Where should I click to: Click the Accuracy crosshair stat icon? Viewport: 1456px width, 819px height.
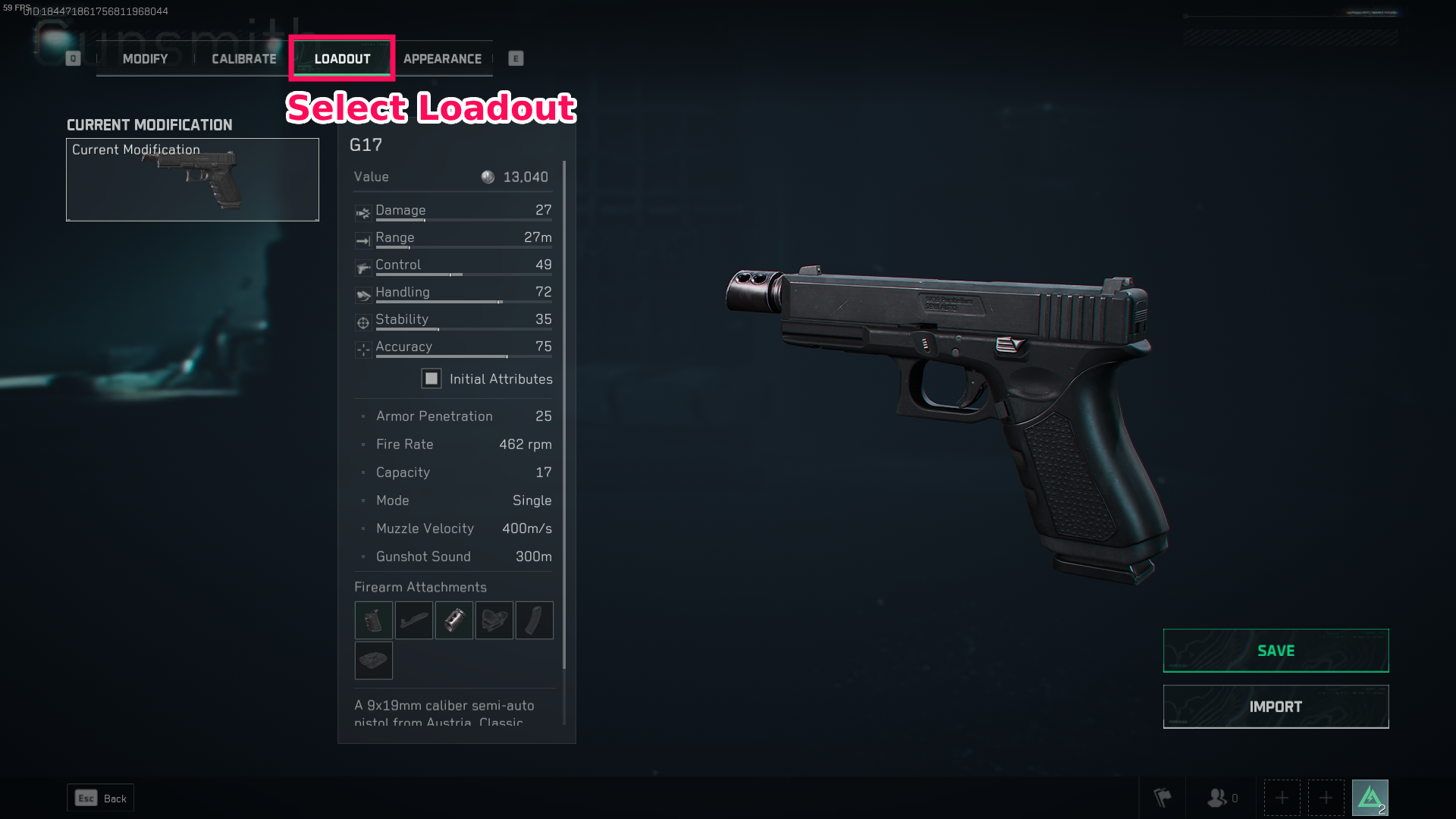click(x=362, y=350)
